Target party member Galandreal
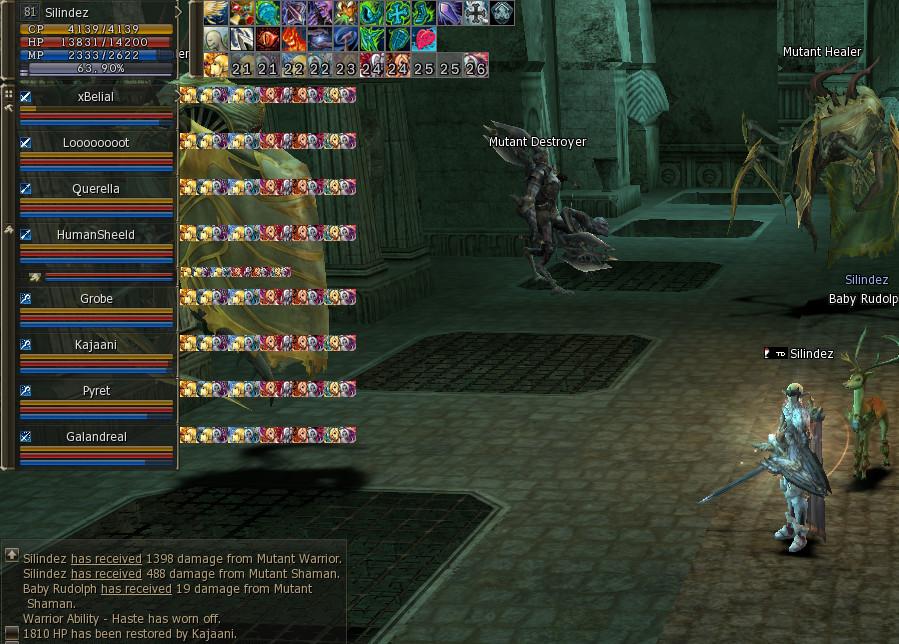The image size is (899, 644). click(96, 437)
